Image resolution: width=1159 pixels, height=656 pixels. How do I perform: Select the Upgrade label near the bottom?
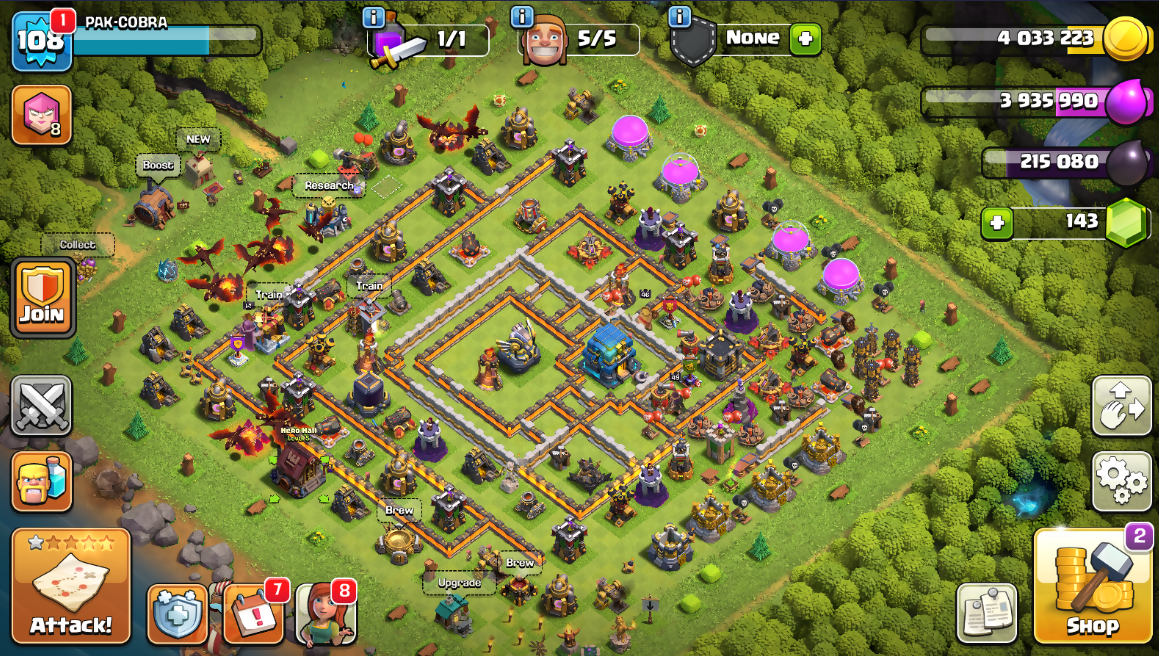pos(459,582)
